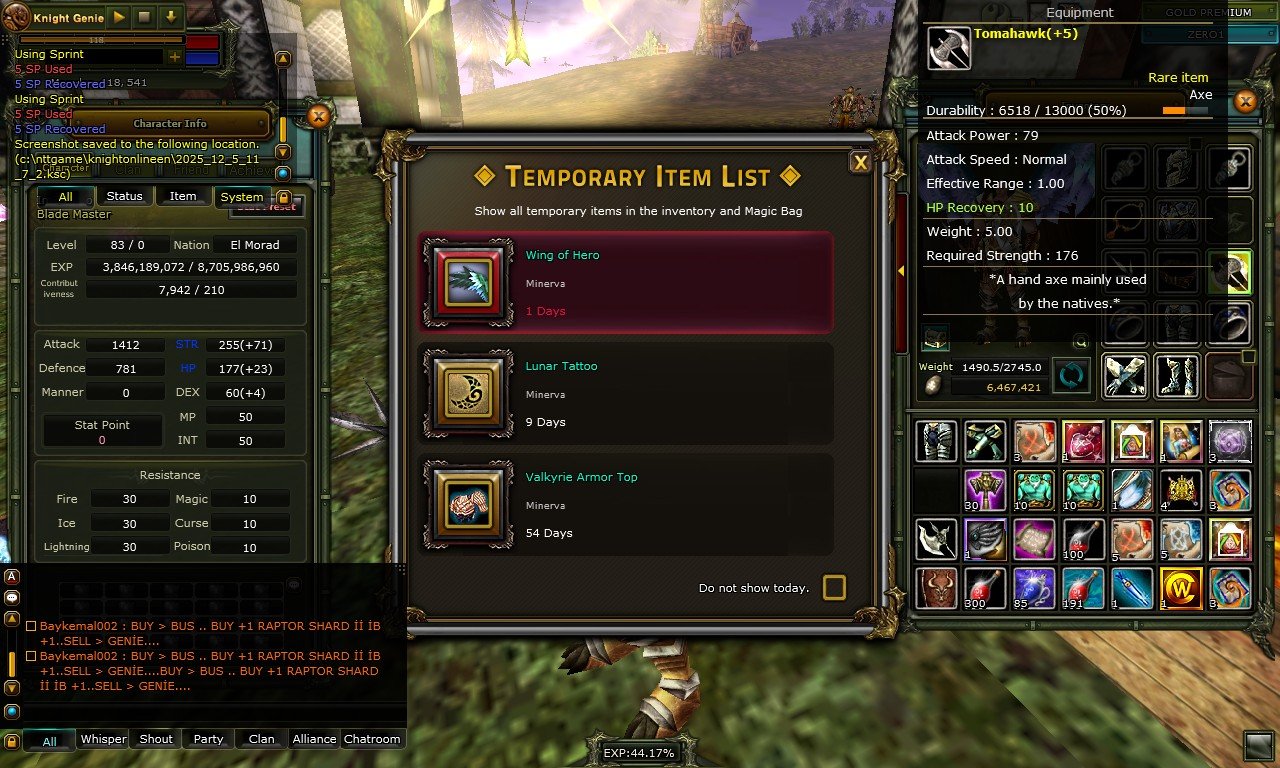Select the gold W coin item slot
Viewport: 1280px width, 768px height.
pos(1181,589)
